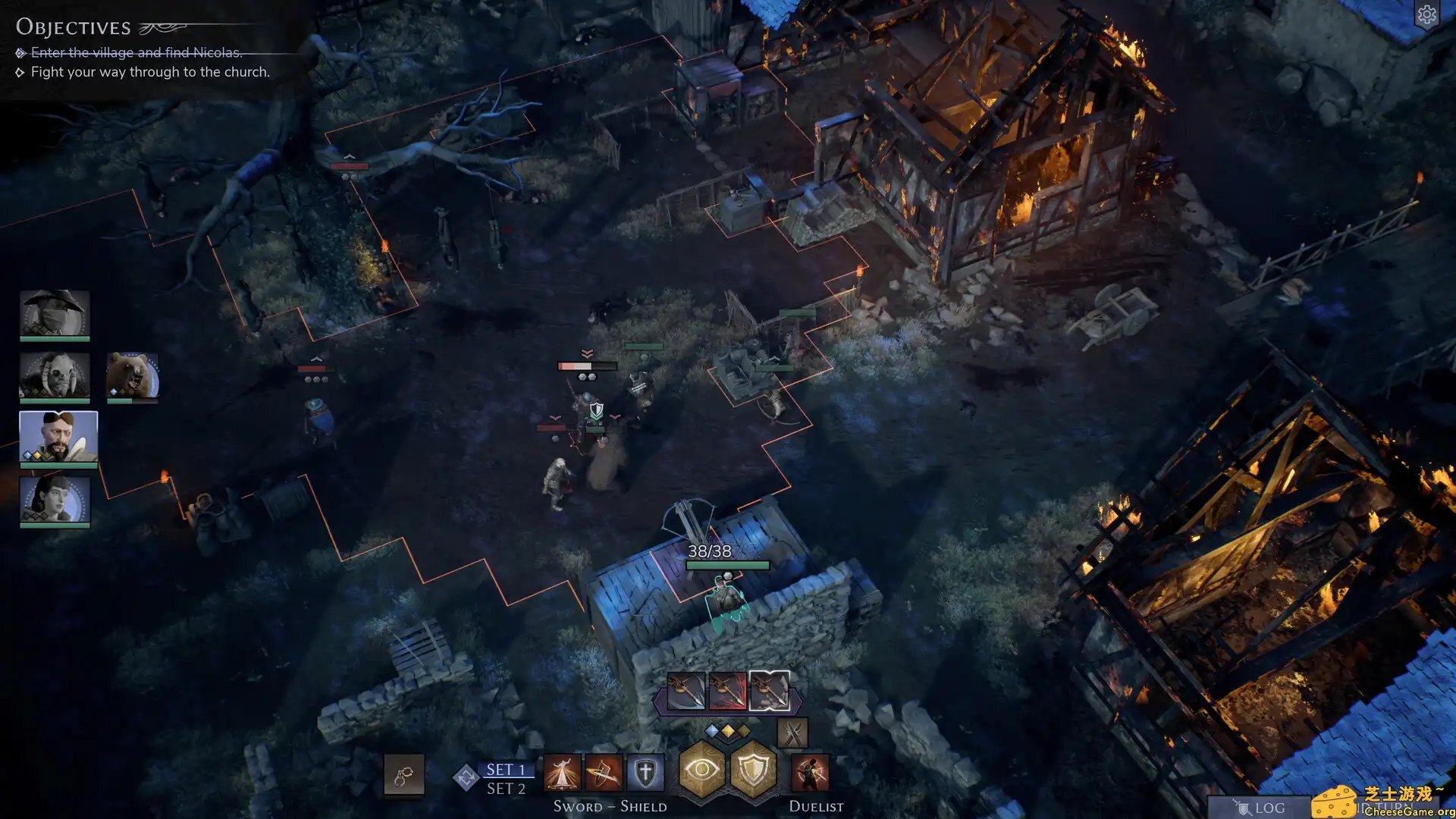Choose the first crossbow shot ability
The height and width of the screenshot is (819, 1456).
tap(686, 691)
